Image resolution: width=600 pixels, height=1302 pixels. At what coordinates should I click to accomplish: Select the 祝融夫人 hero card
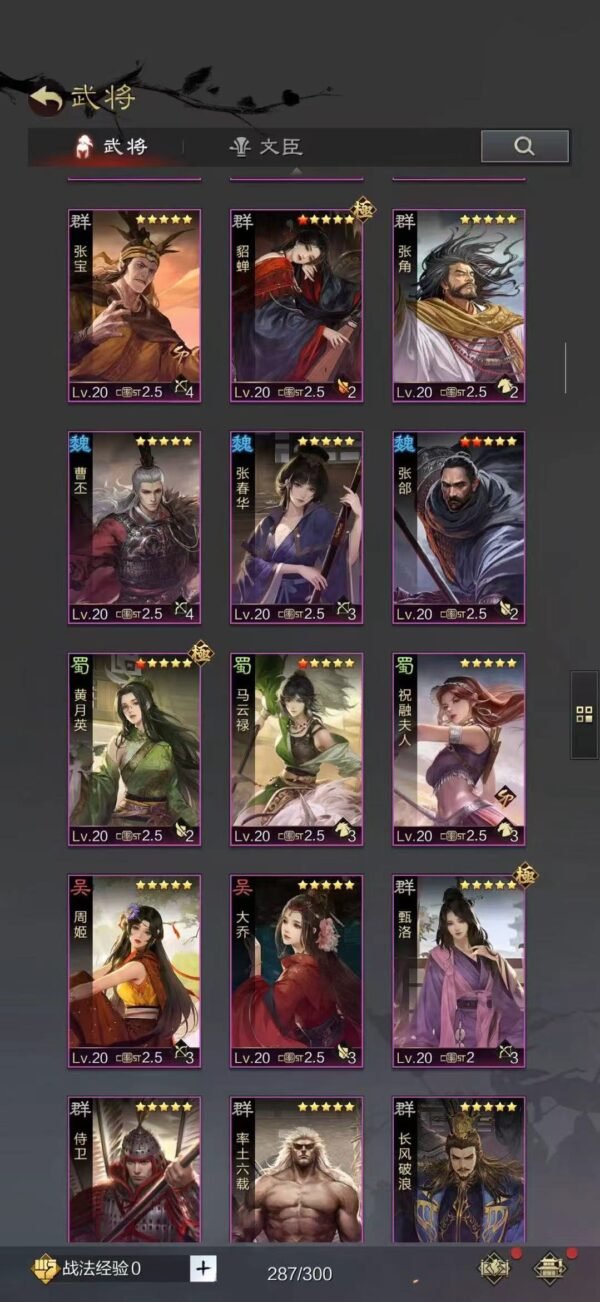coord(458,749)
